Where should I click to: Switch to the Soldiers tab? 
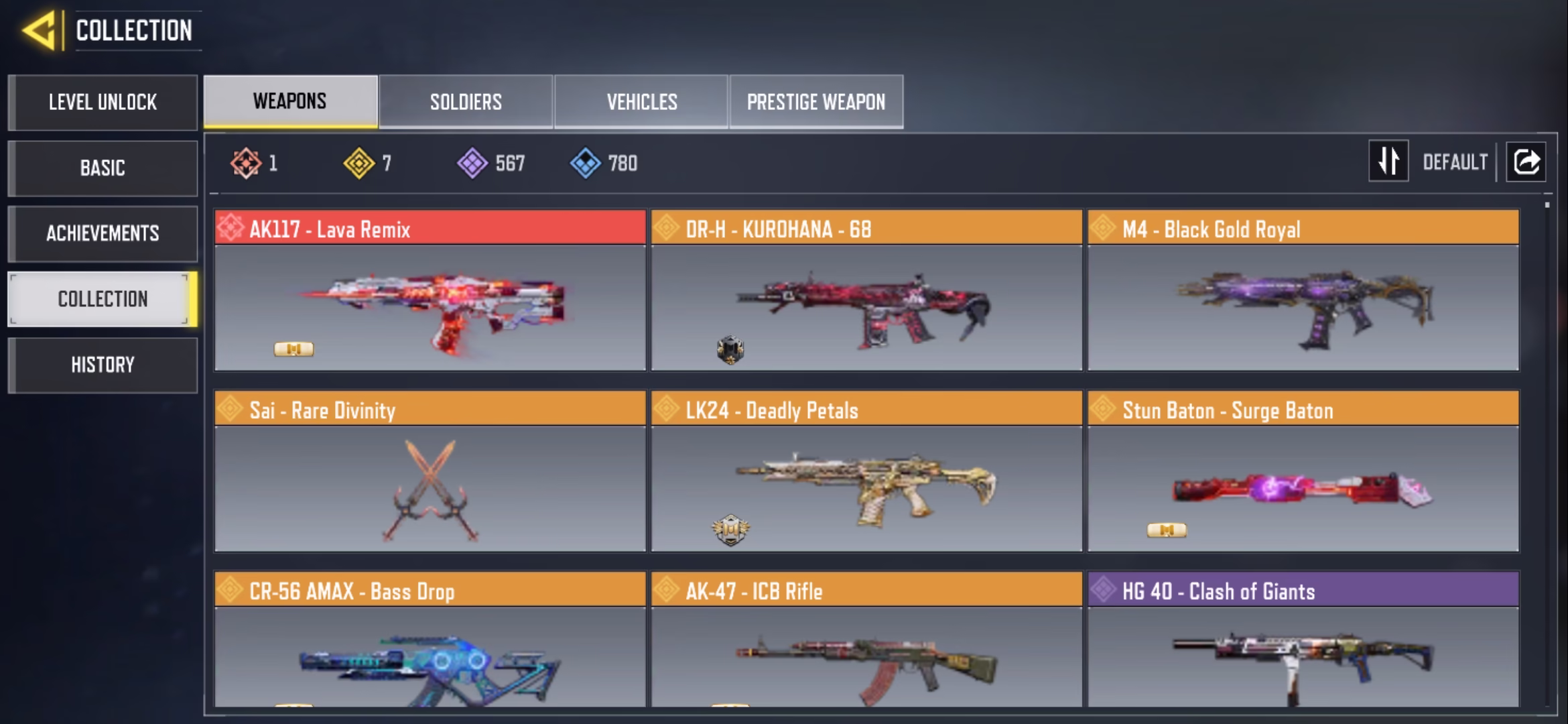[466, 102]
